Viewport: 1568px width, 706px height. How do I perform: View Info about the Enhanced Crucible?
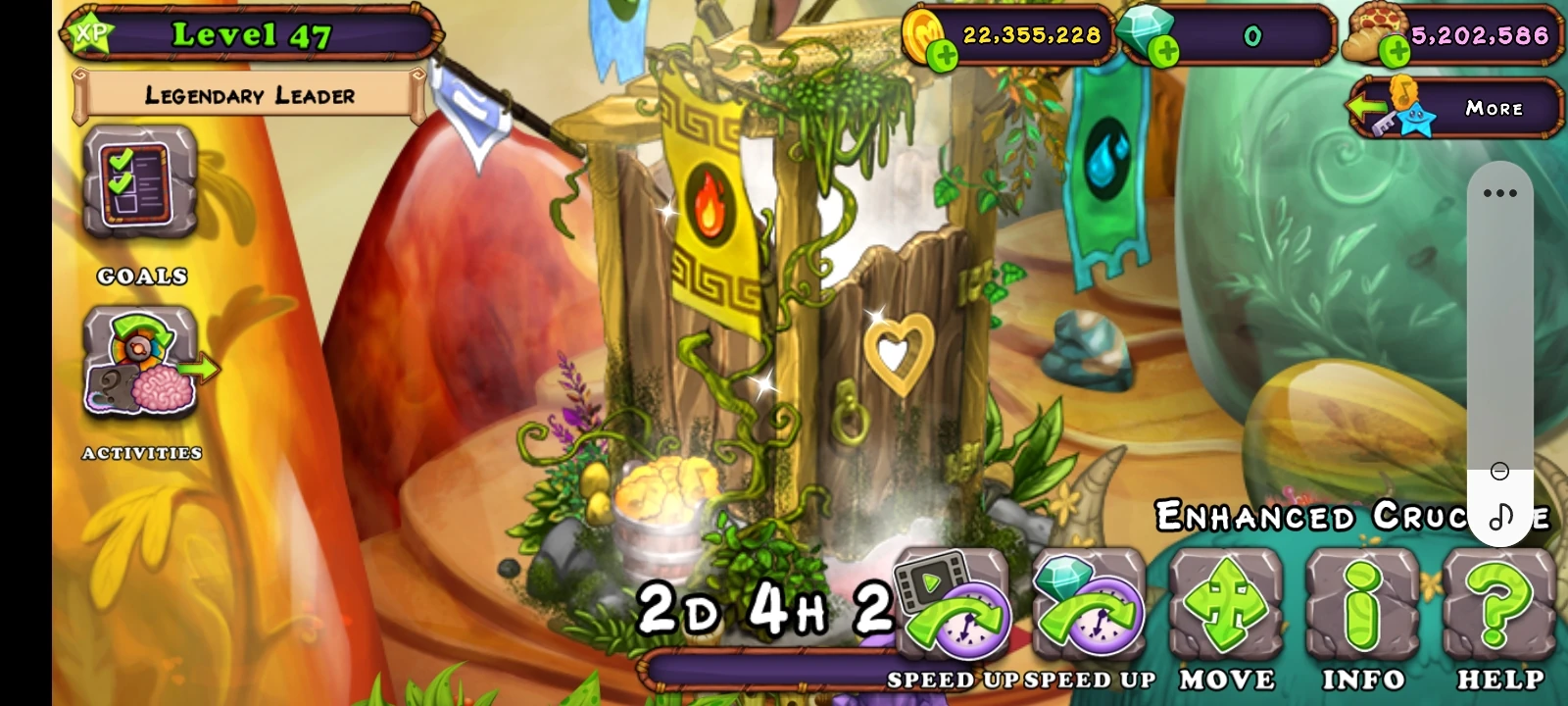tap(1362, 608)
